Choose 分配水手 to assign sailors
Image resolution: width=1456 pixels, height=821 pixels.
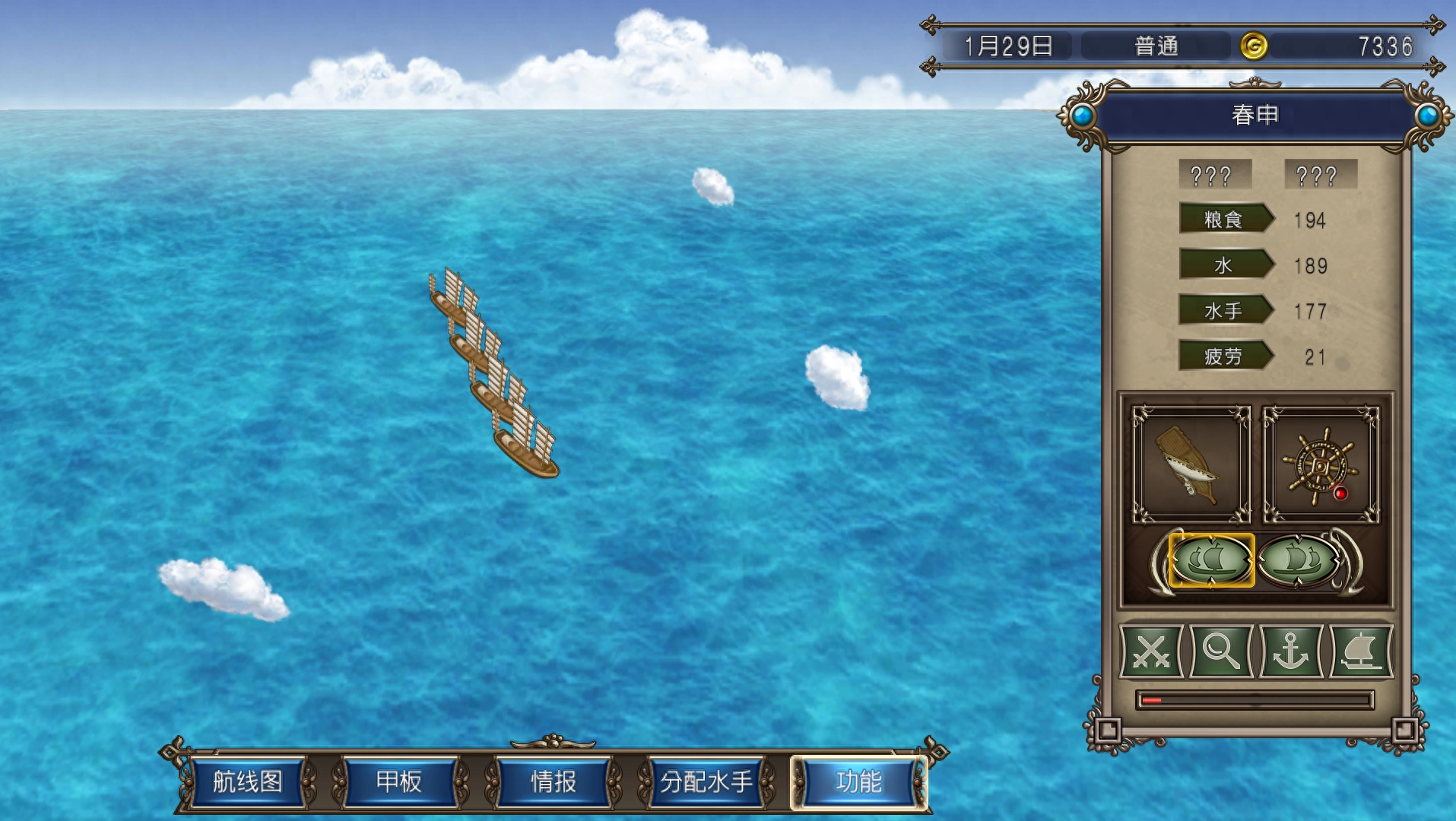coord(706,781)
